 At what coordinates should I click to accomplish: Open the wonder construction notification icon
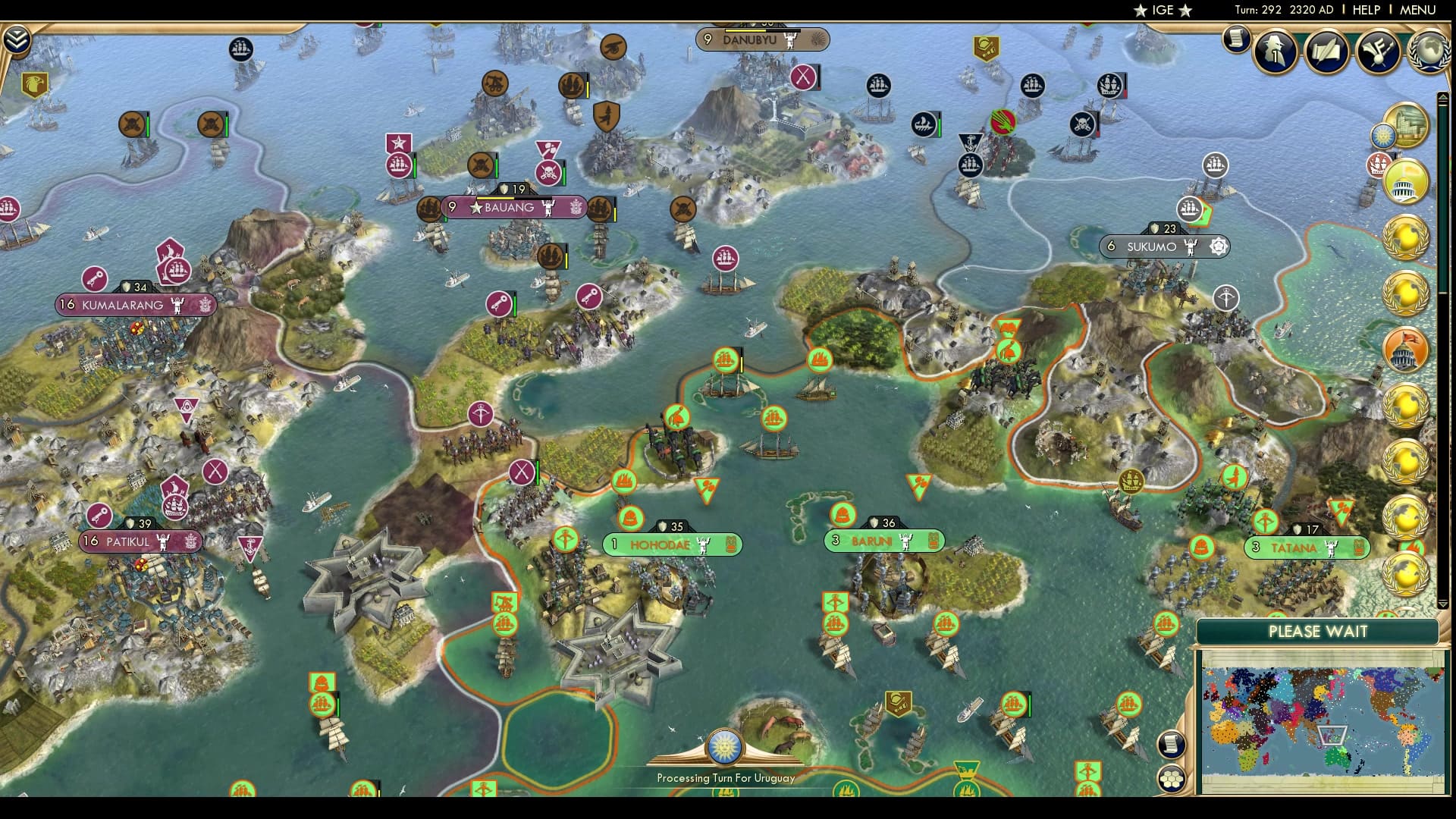point(1407,124)
